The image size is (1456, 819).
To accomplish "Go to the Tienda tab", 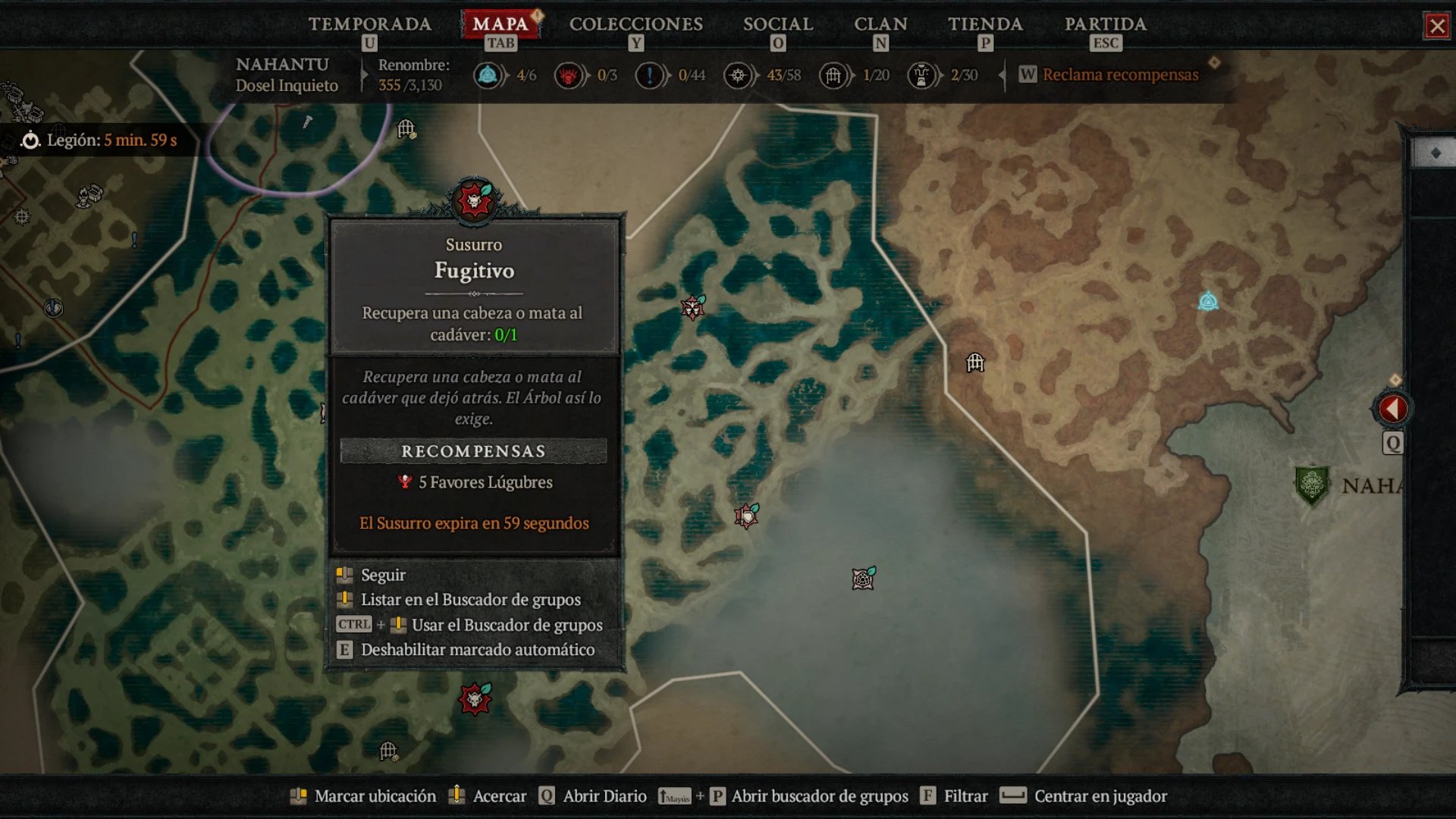I will coord(985,24).
